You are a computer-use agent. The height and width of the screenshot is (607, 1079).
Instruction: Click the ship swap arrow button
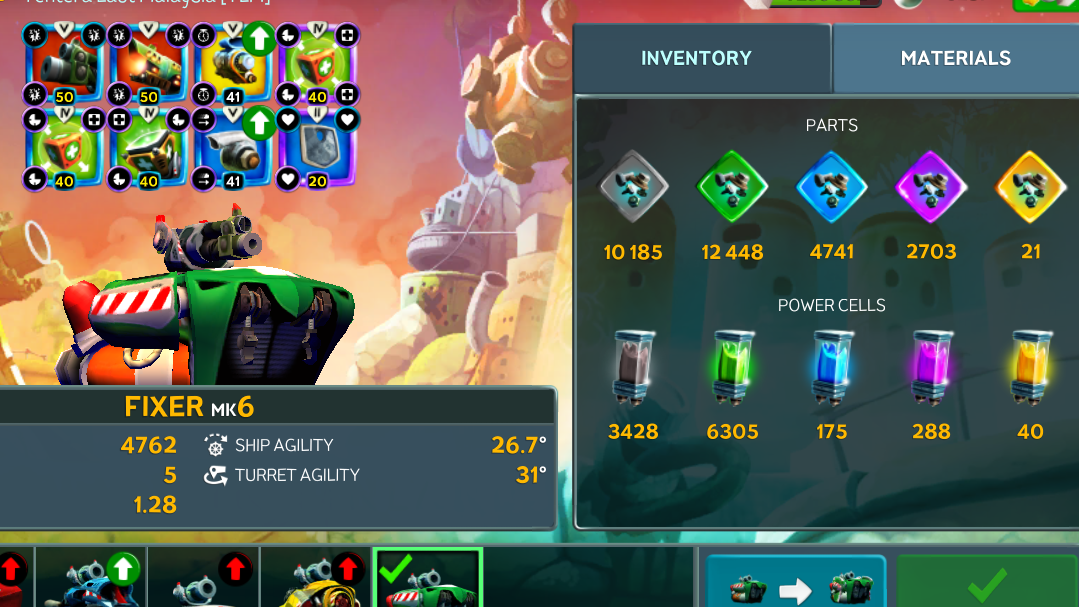pyautogui.click(x=796, y=584)
